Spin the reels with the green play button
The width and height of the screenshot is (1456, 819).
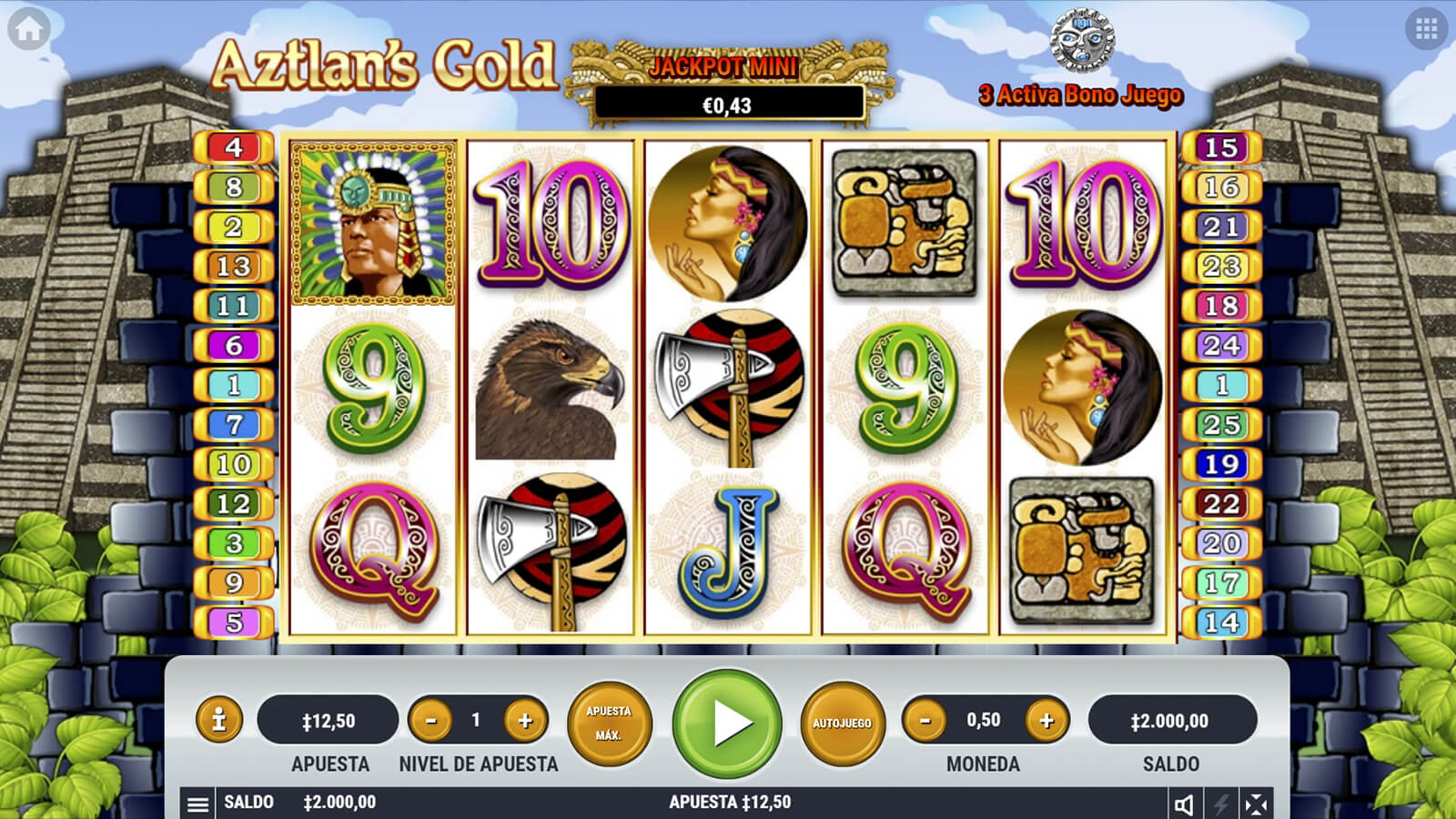coord(727,723)
